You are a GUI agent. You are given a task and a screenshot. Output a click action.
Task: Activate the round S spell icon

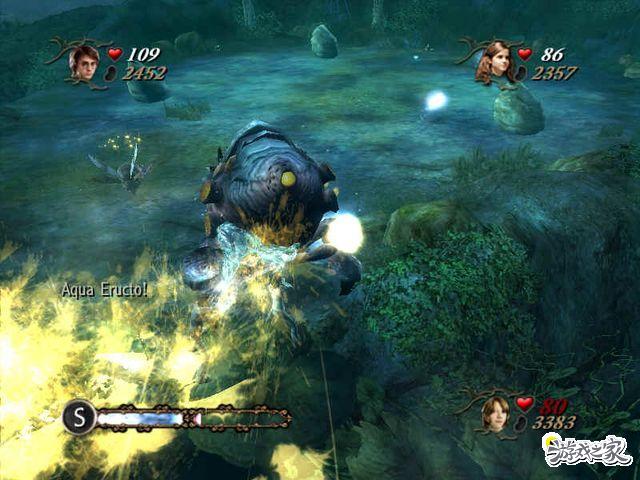tap(79, 416)
